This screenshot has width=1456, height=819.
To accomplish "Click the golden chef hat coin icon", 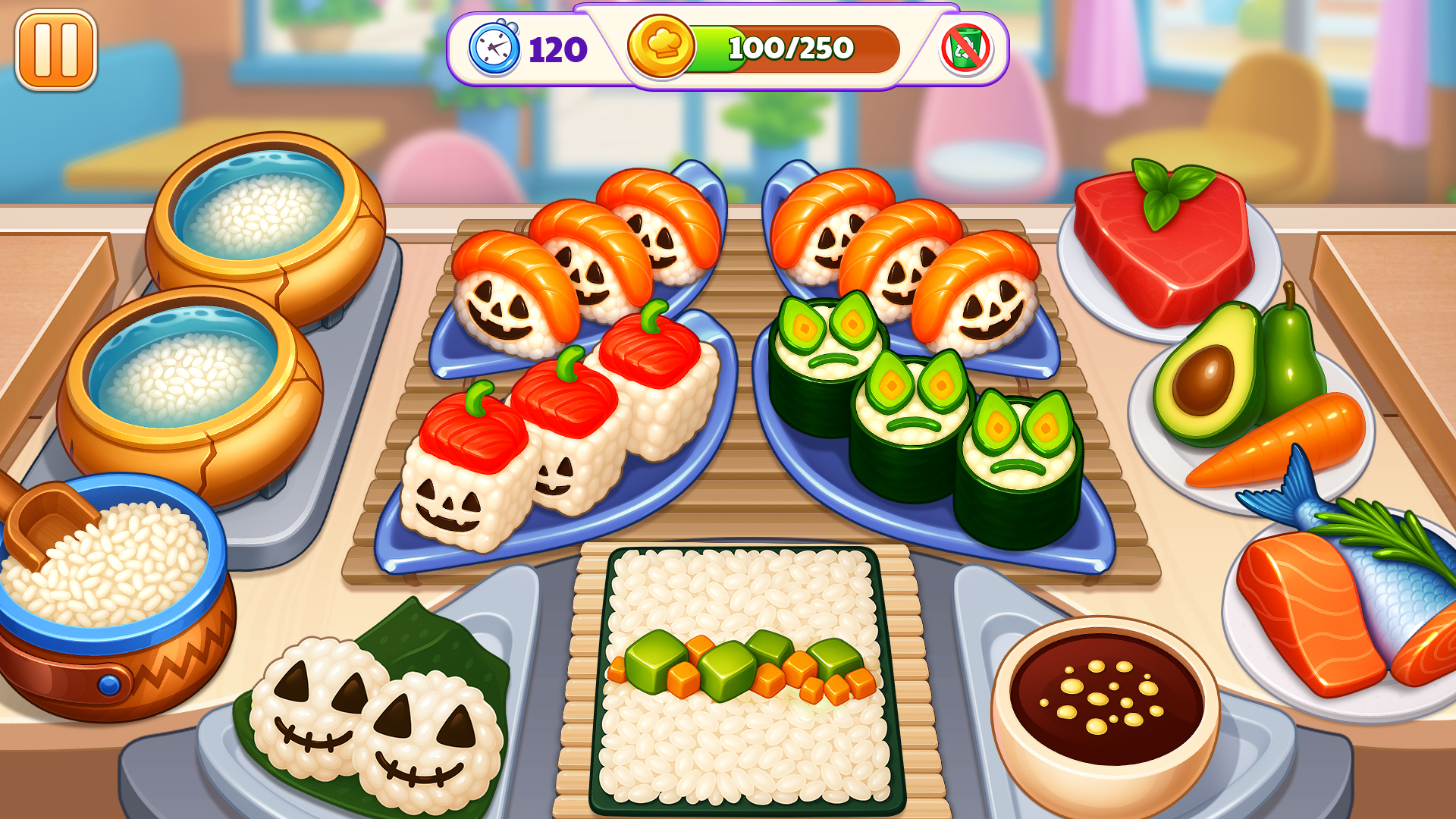I will pyautogui.click(x=663, y=49).
